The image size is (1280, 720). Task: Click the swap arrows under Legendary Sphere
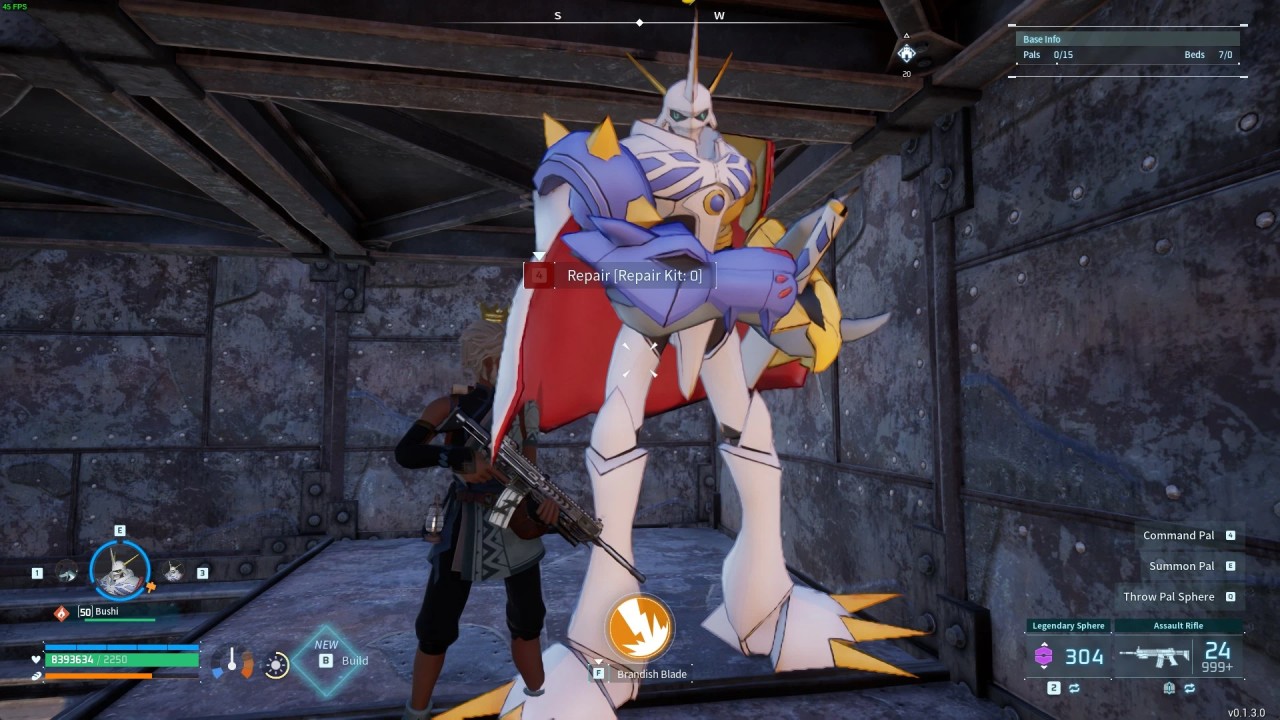[1074, 688]
